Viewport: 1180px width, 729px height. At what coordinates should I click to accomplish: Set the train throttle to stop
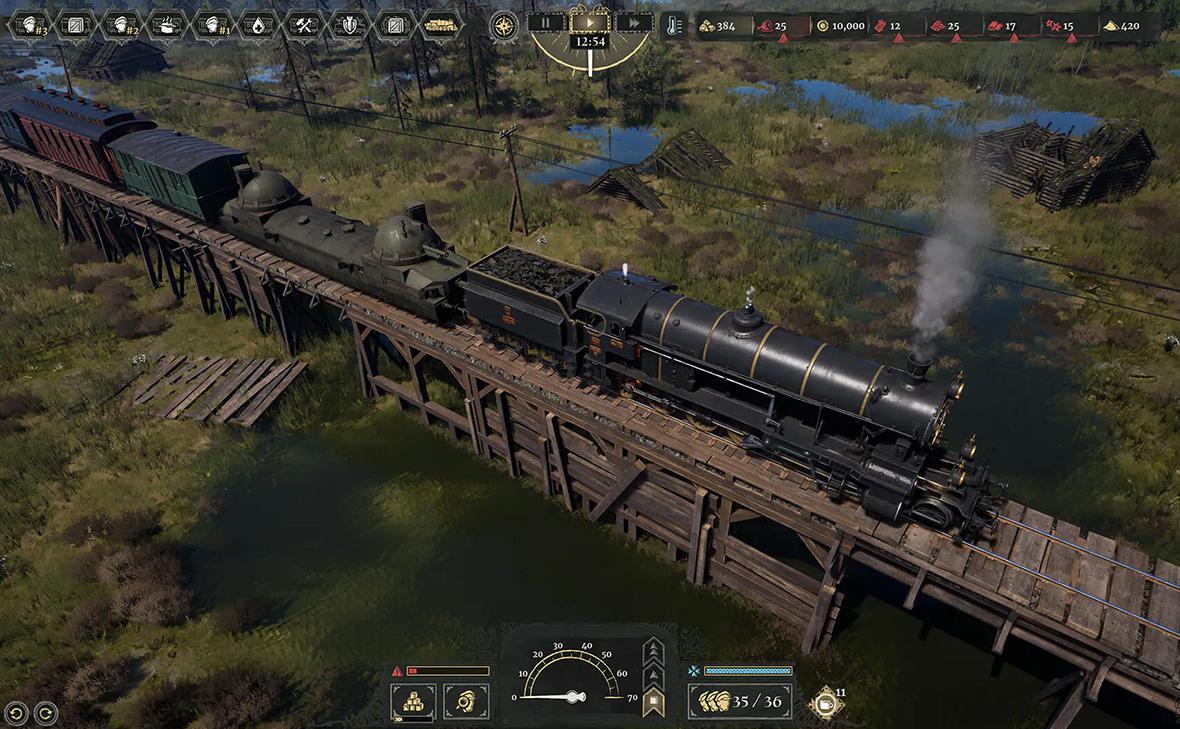pos(653,702)
